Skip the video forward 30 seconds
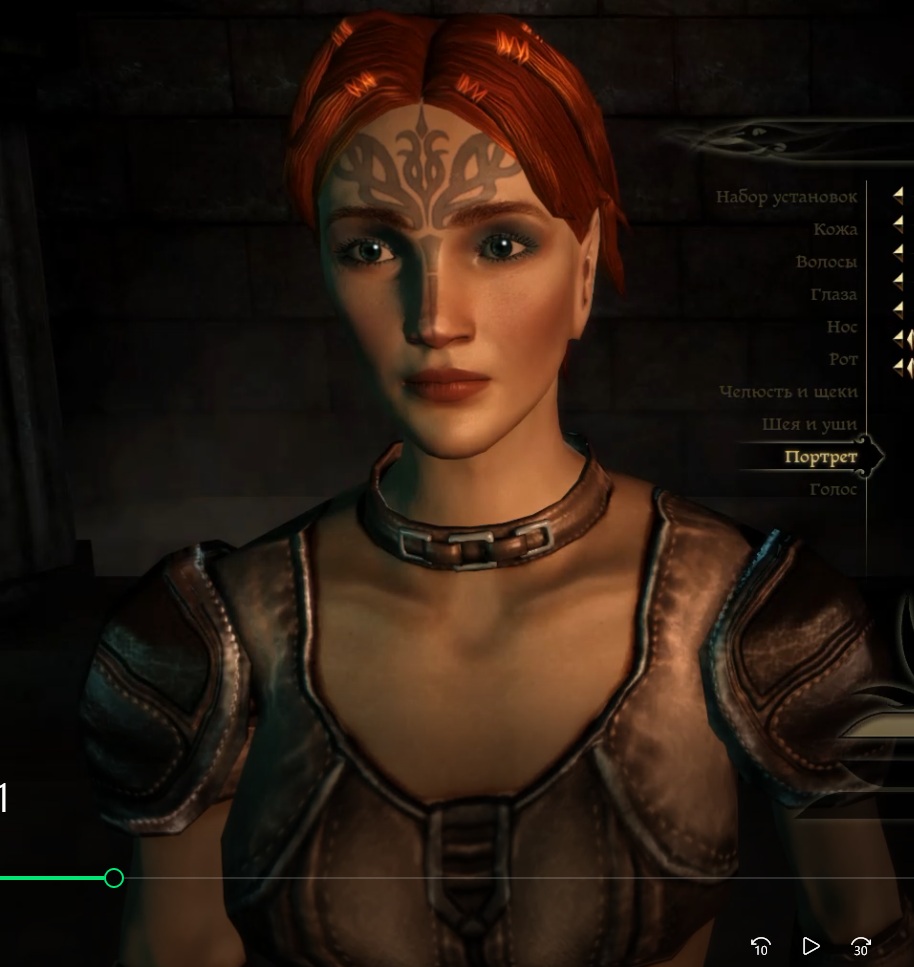Image resolution: width=914 pixels, height=967 pixels. (x=860, y=945)
